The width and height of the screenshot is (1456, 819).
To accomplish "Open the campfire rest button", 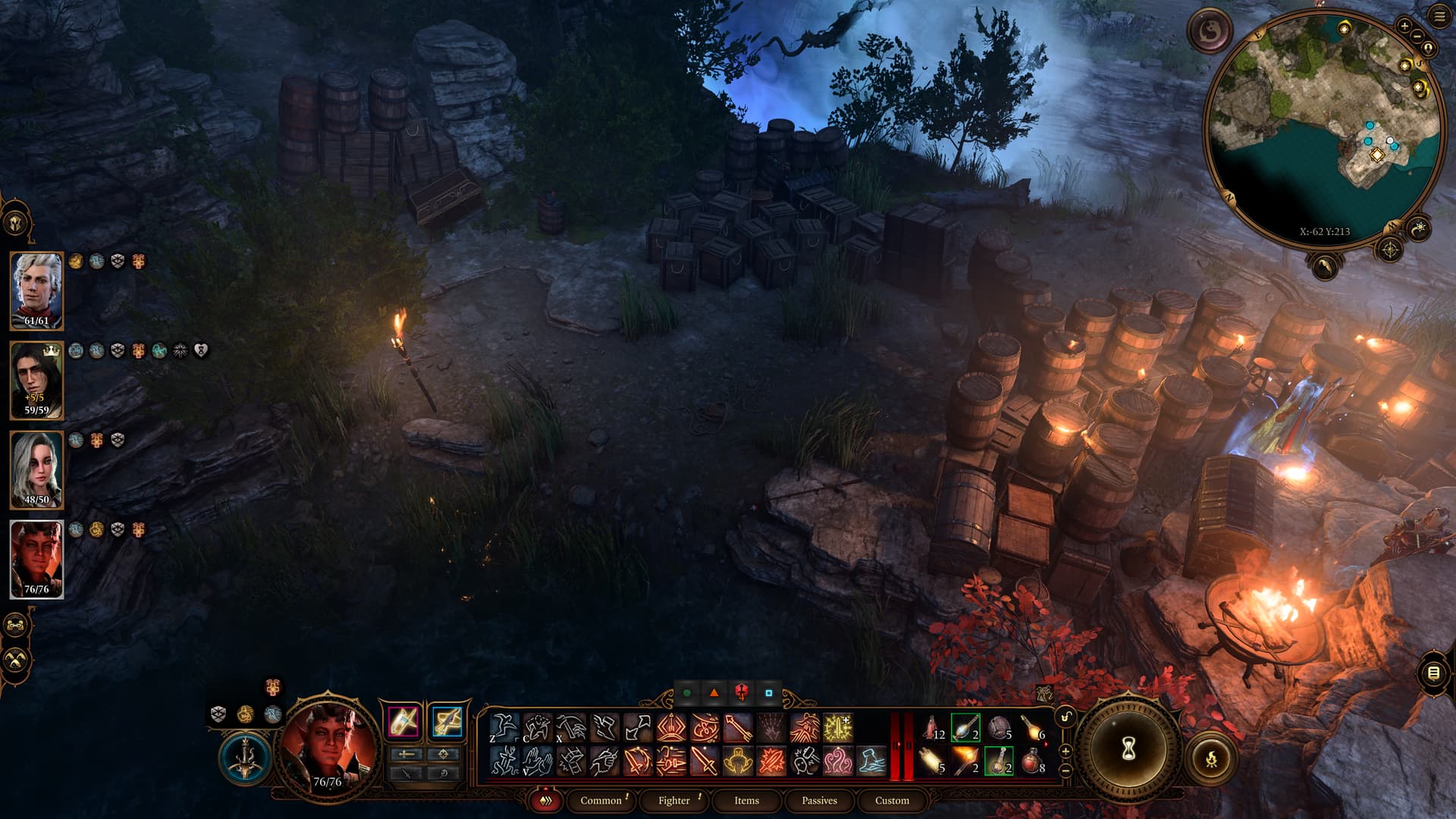I will coord(1211,758).
